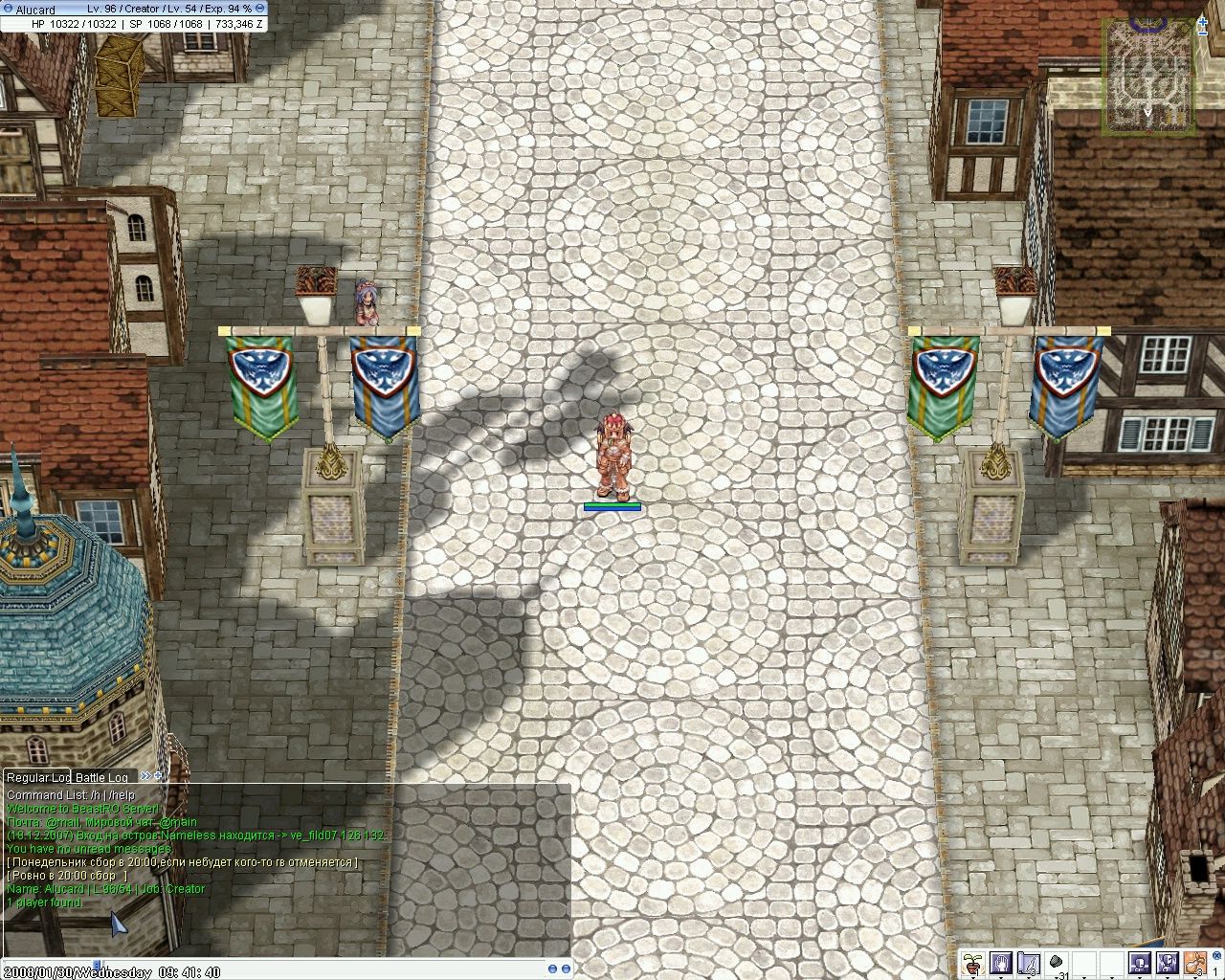Click the round button left of Alucard's name
Image resolution: width=1225 pixels, height=980 pixels.
(7, 9)
